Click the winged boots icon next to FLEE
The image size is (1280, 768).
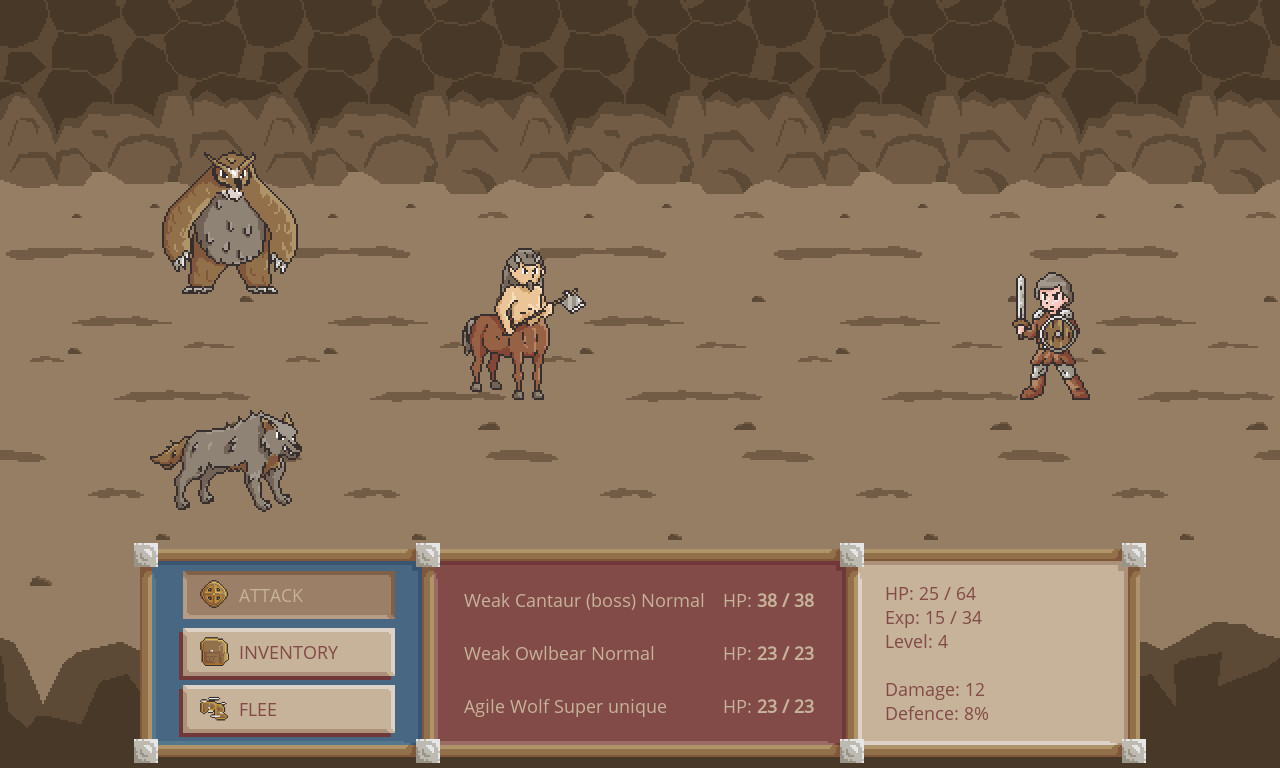(215, 709)
